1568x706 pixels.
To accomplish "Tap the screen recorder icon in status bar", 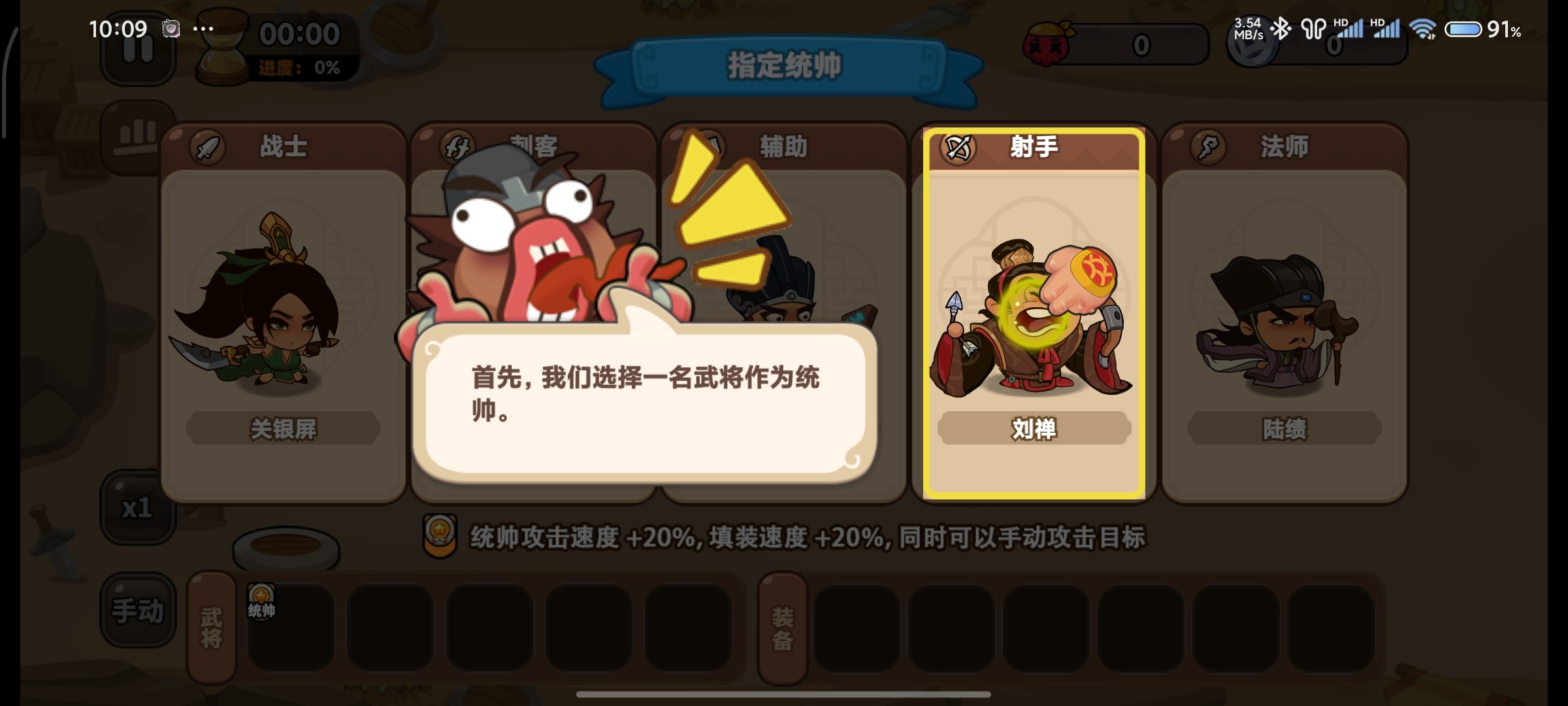I will [x=171, y=29].
